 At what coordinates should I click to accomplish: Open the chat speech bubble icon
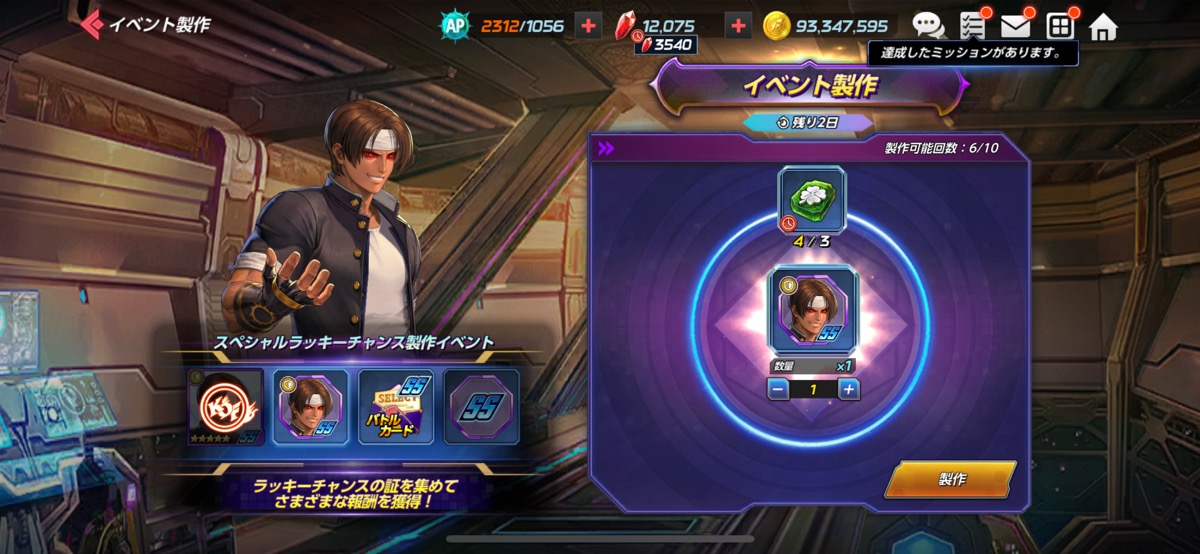[928, 26]
